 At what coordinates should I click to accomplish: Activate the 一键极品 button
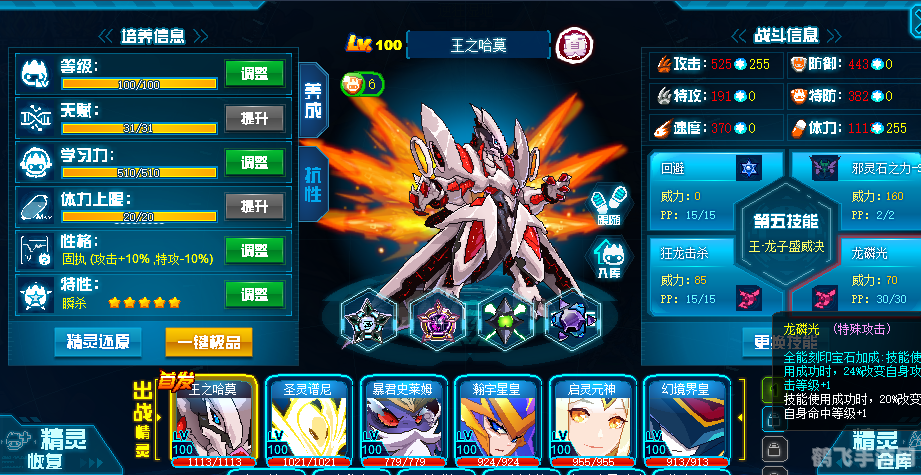[208, 342]
